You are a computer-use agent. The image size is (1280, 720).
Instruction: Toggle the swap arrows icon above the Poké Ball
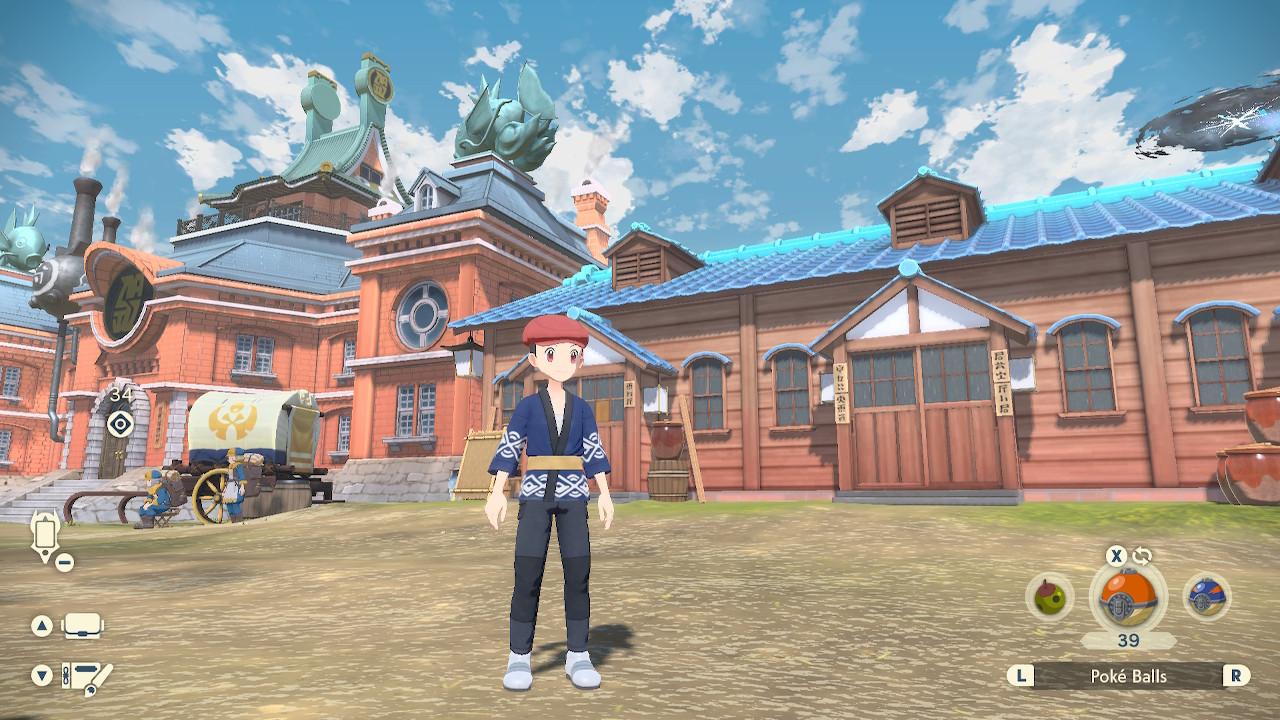coord(1142,556)
